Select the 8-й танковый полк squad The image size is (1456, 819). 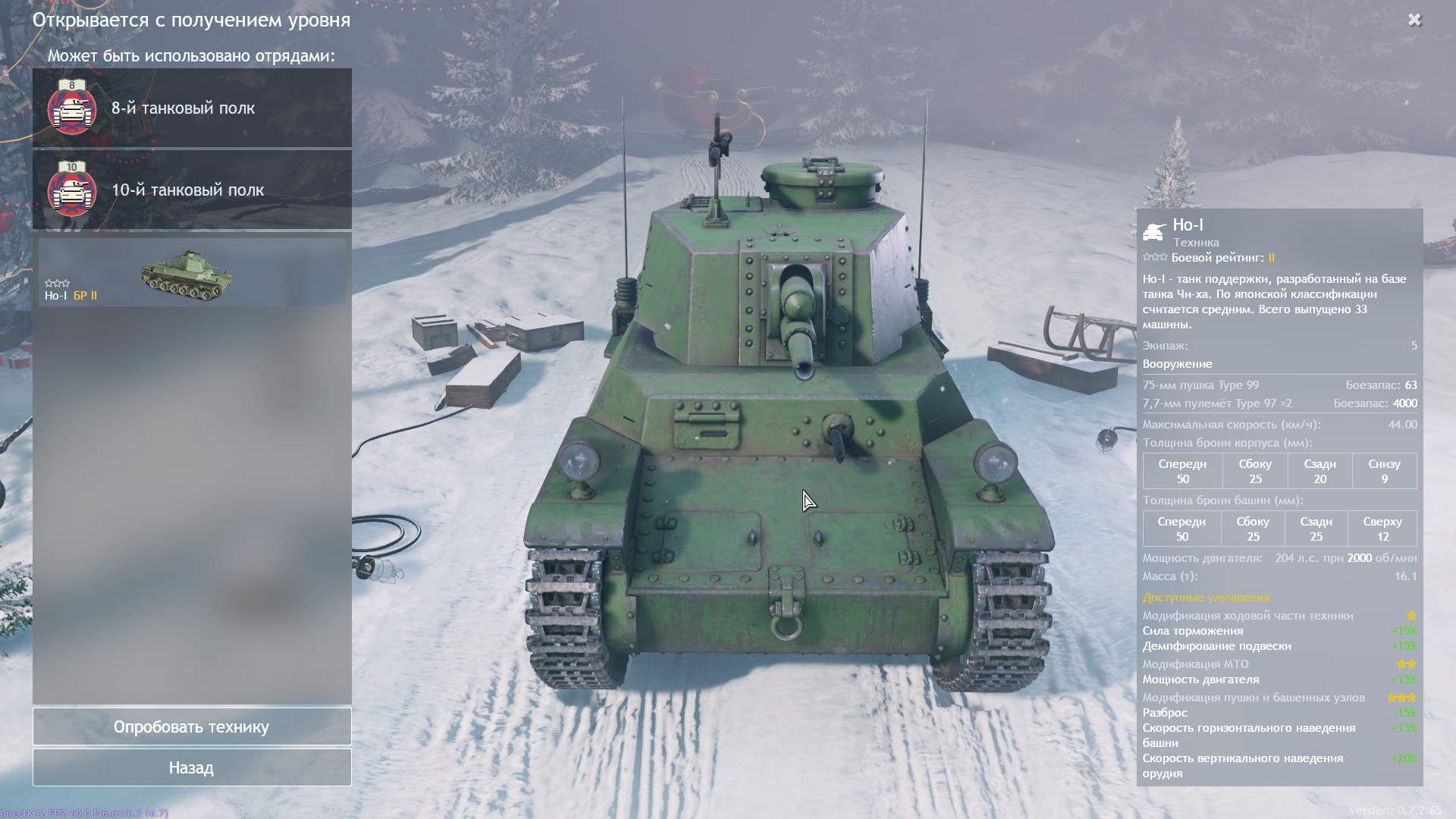pyautogui.click(x=192, y=108)
